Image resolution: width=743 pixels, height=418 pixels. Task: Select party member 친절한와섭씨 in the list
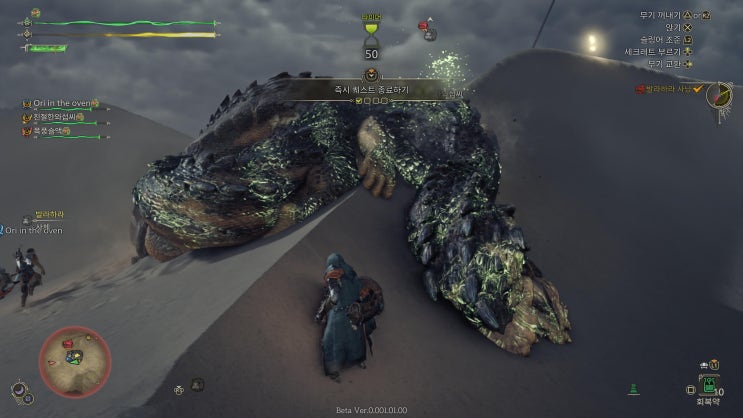pyautogui.click(x=63, y=118)
